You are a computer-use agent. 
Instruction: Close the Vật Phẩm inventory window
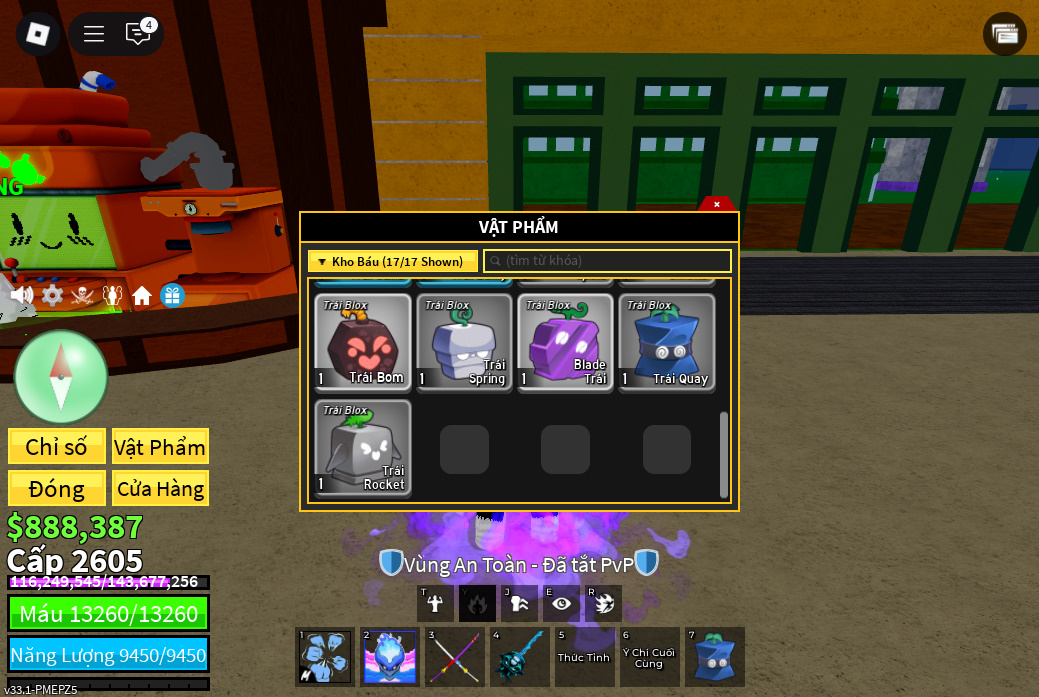717,204
